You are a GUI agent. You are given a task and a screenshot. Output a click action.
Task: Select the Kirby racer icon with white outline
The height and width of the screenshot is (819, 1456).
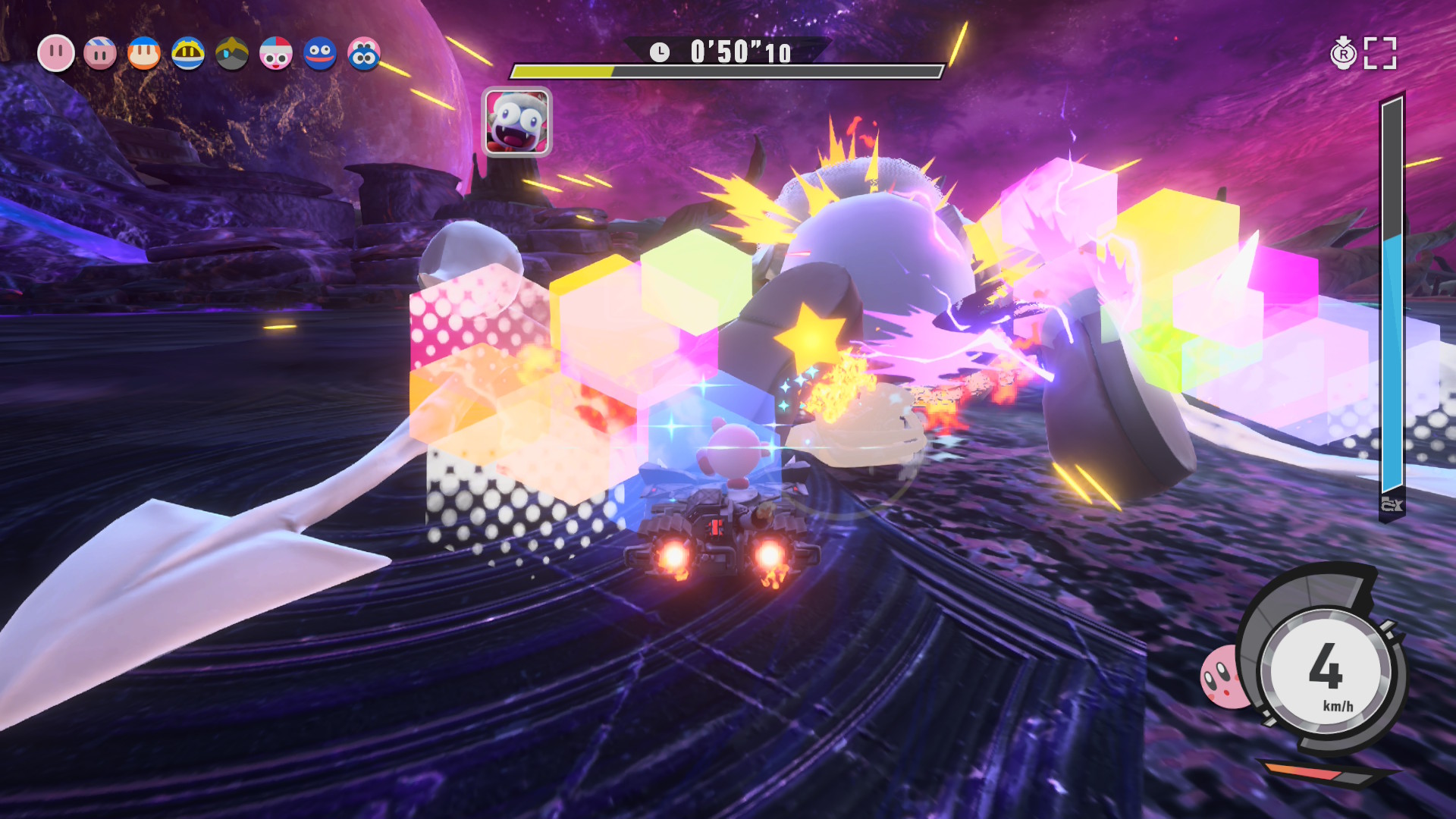(56, 54)
